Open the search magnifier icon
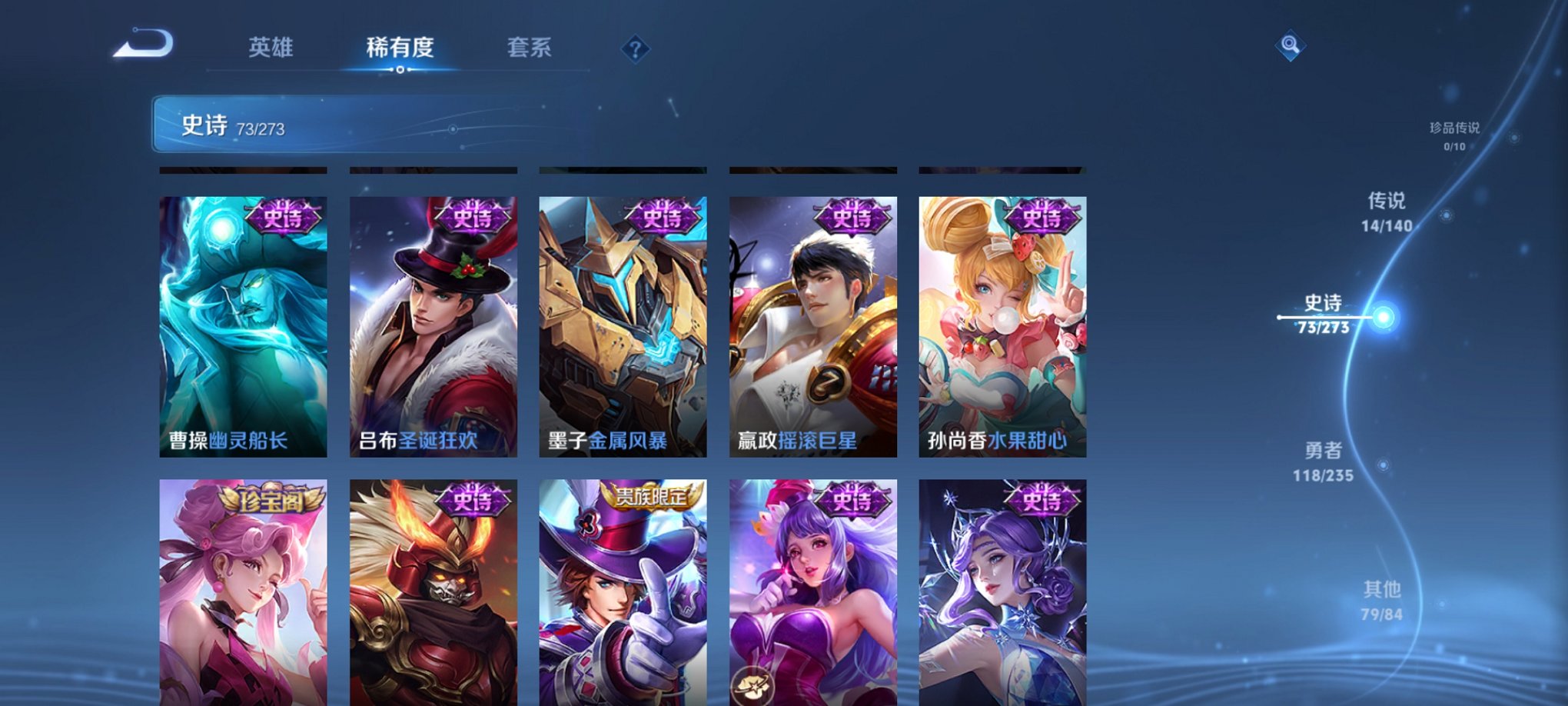The width and height of the screenshot is (1568, 706). (1290, 44)
